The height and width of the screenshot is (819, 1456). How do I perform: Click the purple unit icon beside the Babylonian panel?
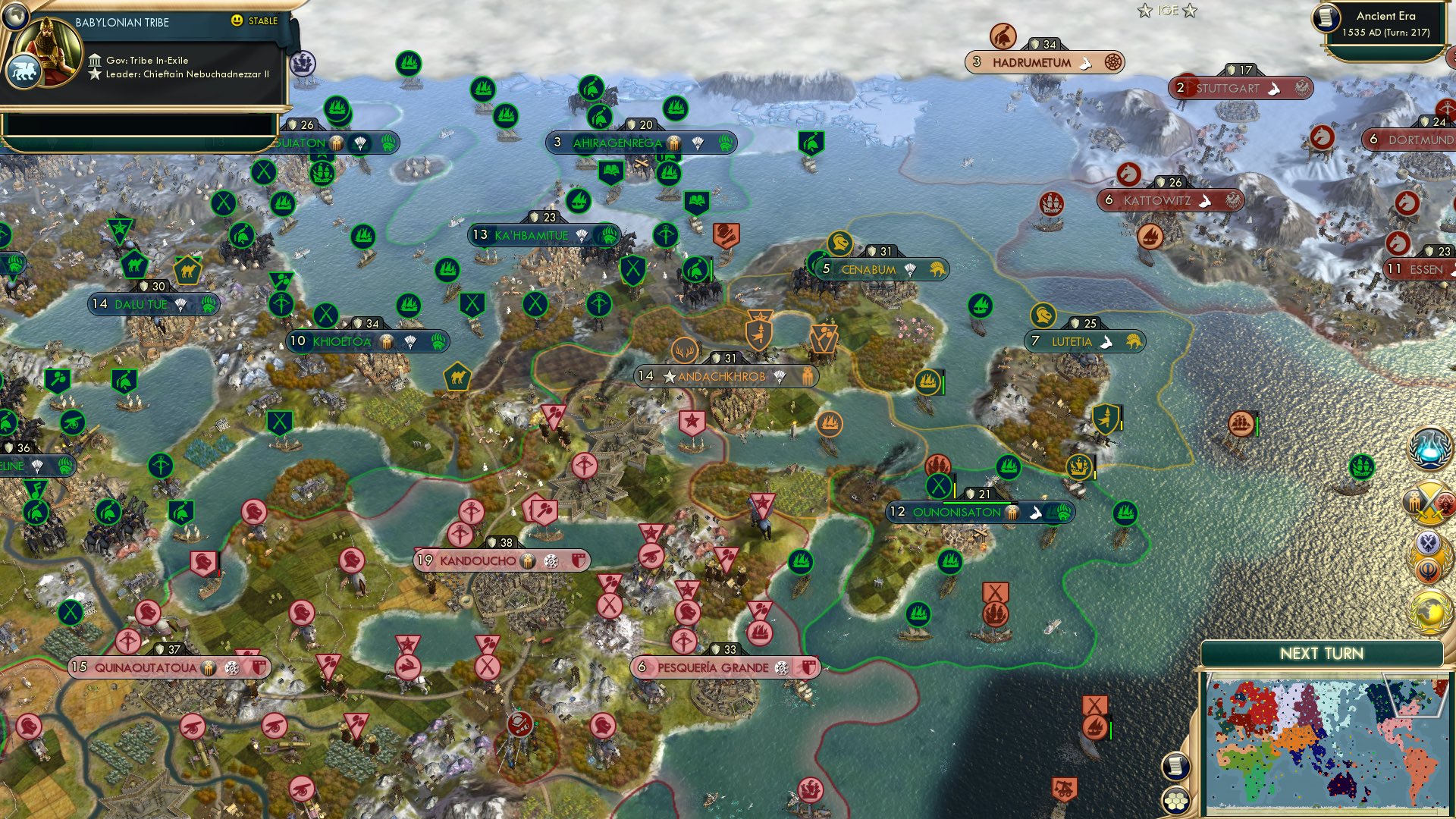tap(302, 64)
